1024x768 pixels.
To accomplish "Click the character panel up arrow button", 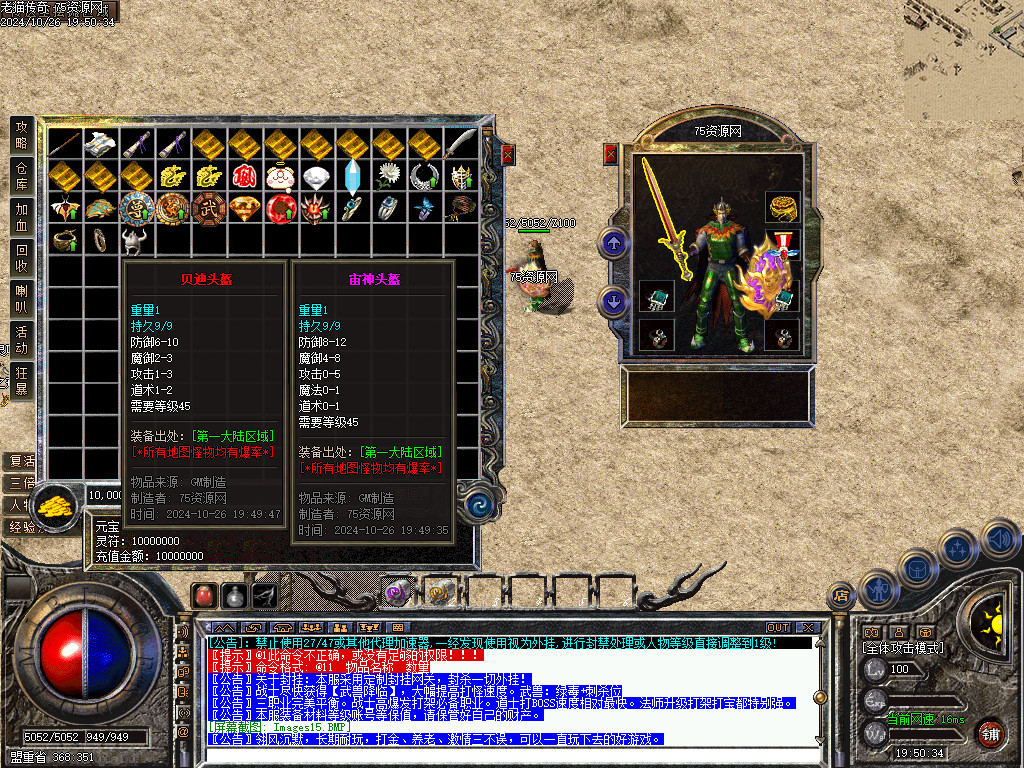I will [612, 243].
